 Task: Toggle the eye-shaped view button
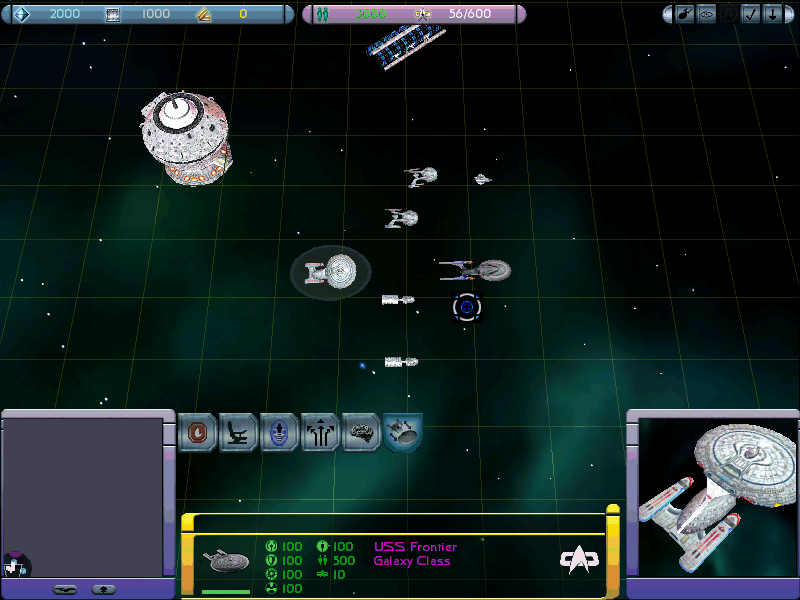(x=708, y=14)
